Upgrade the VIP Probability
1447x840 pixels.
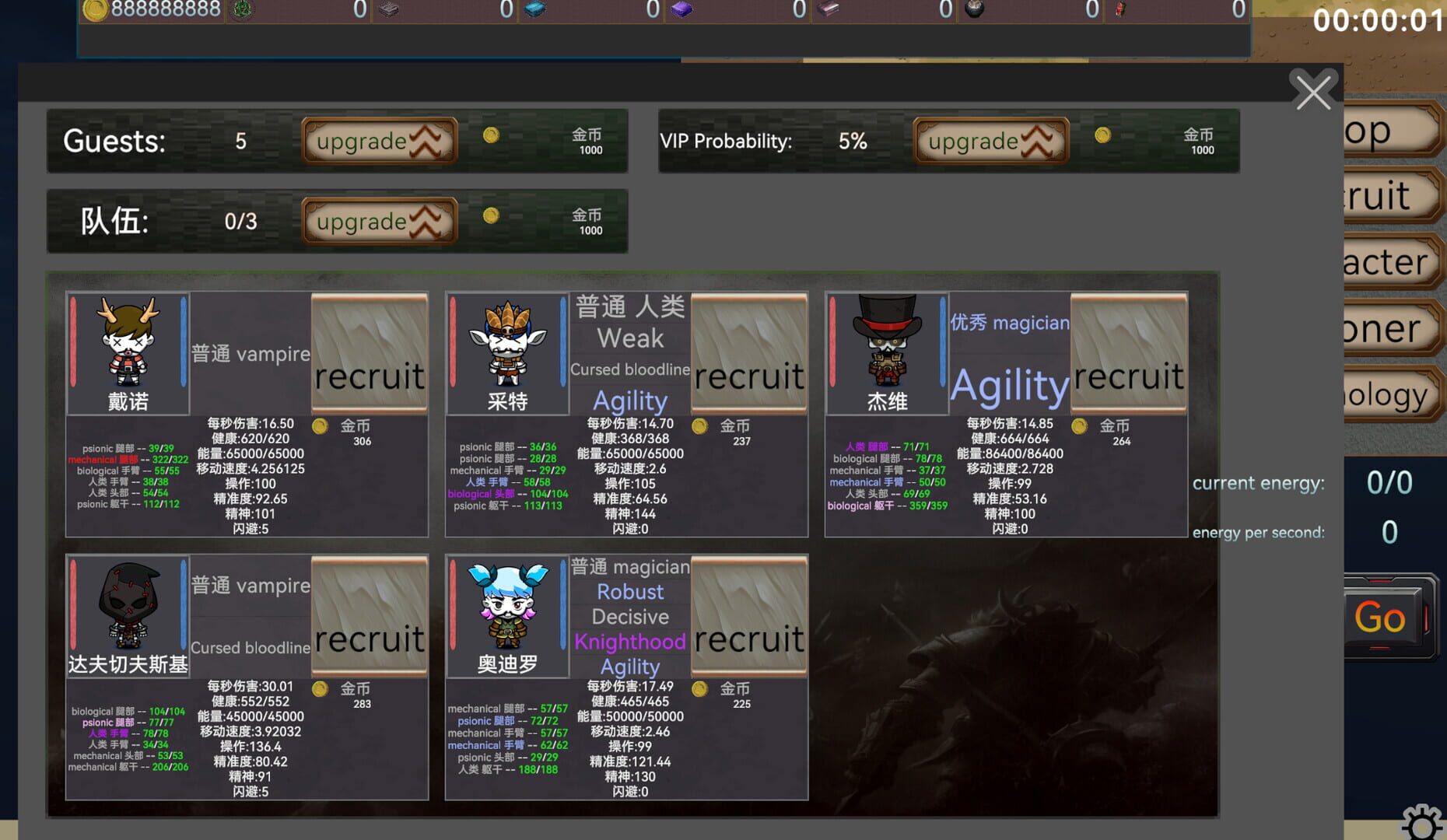click(990, 141)
